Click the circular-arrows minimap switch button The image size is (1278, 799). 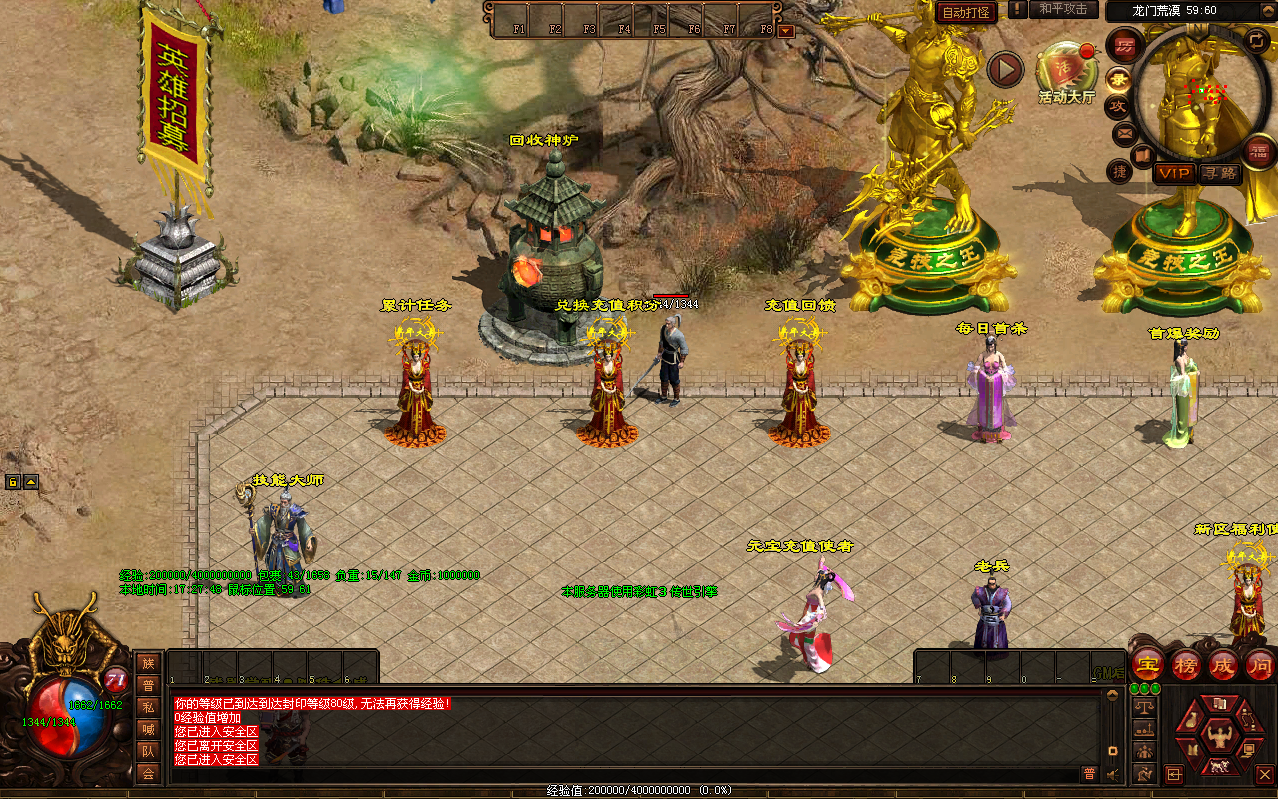pos(1255,40)
